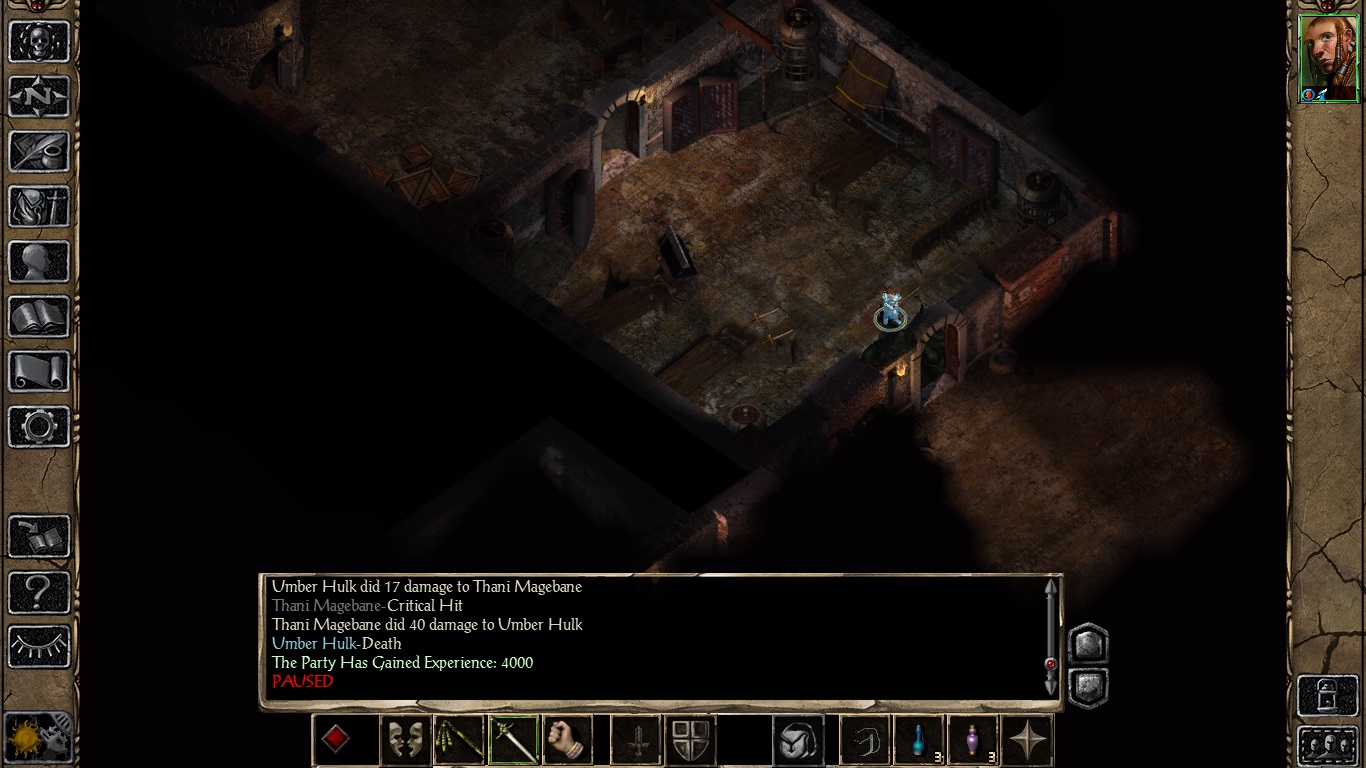Viewport: 1366px width, 768px height.
Task: Click the closed eye button
Action: [39, 647]
